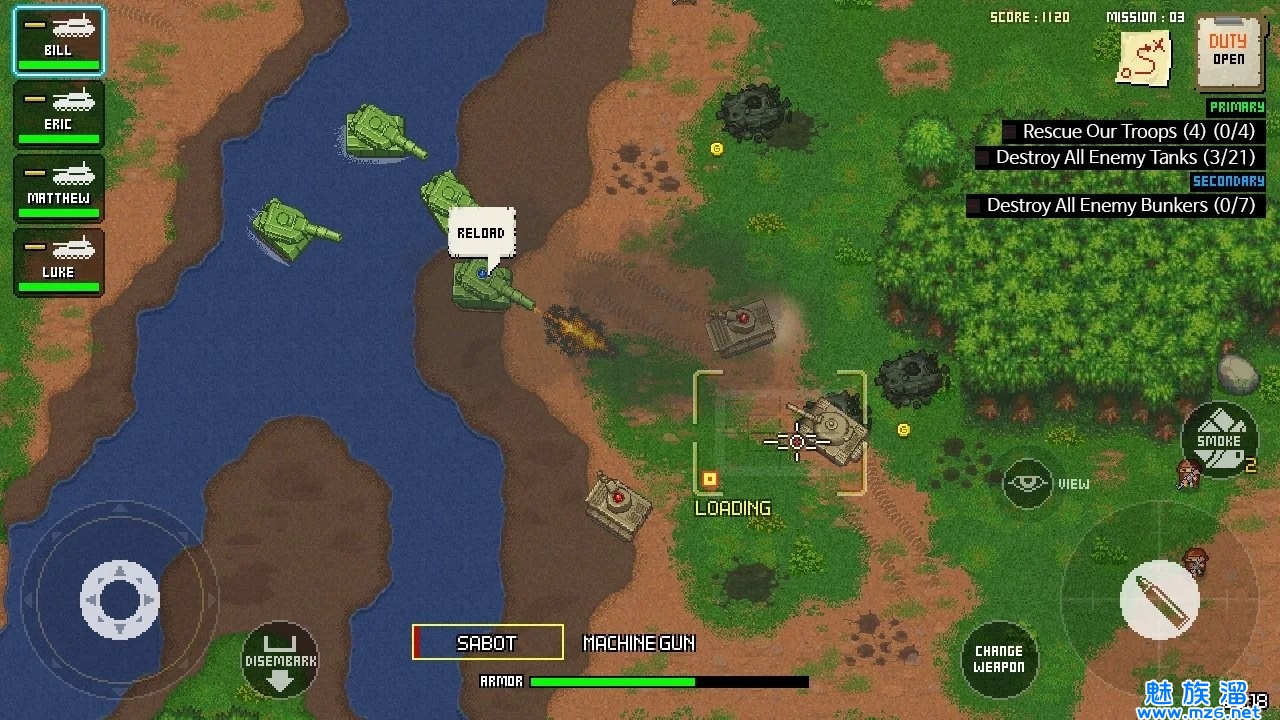Open the treasure map icon
Viewport: 1280px width, 720px height.
1145,58
